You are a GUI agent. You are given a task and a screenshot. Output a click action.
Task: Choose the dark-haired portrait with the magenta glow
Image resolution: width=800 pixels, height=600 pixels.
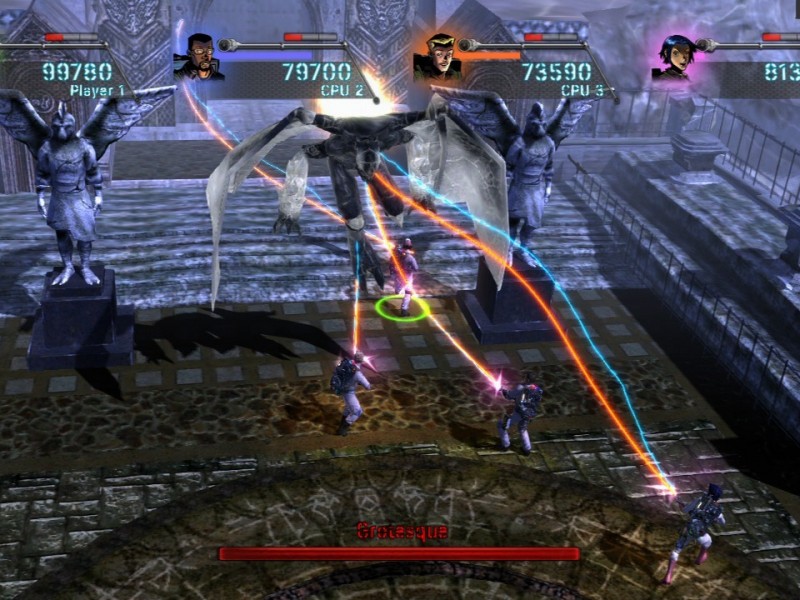[674, 58]
